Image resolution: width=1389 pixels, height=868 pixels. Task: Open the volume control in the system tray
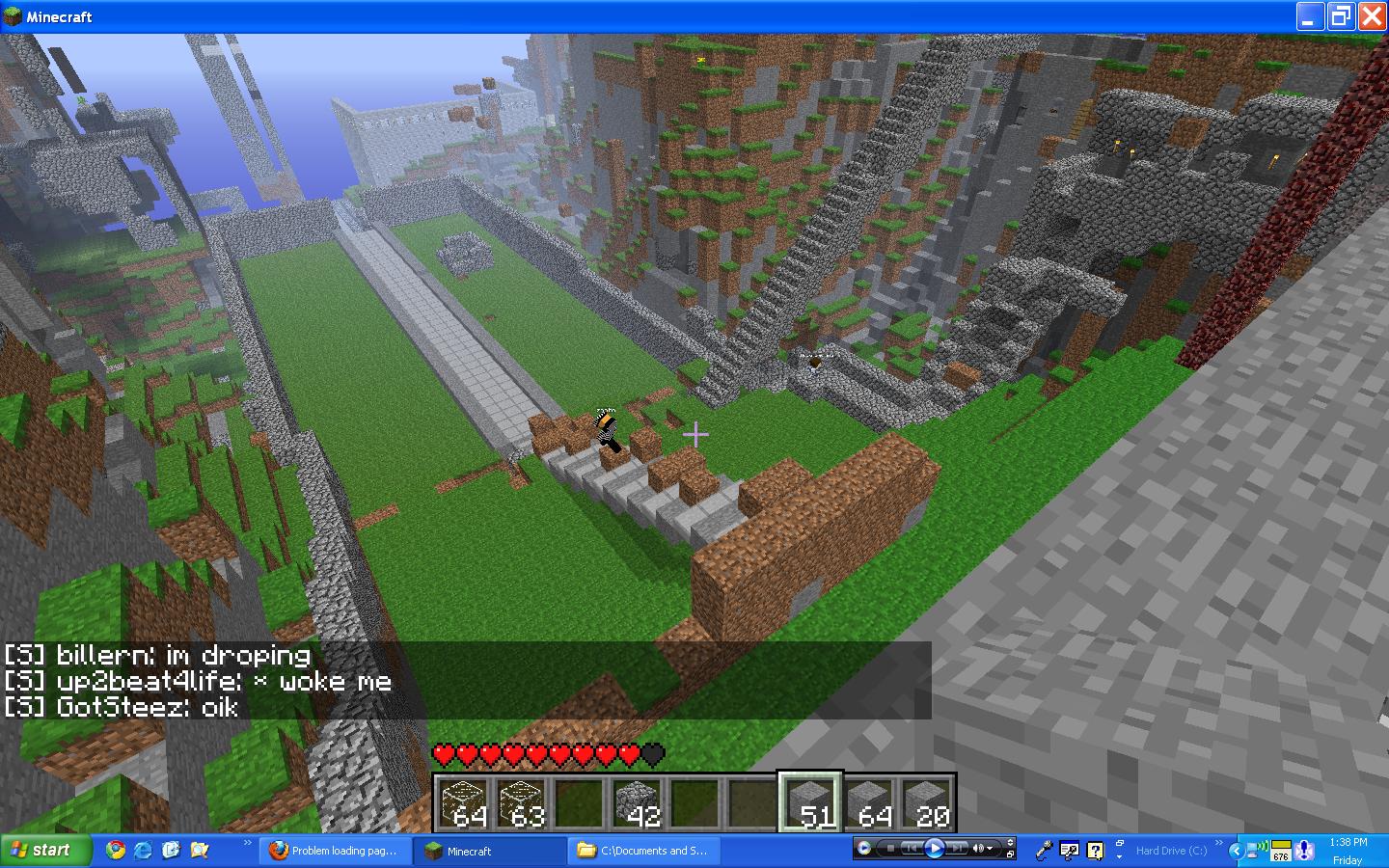click(x=1262, y=848)
